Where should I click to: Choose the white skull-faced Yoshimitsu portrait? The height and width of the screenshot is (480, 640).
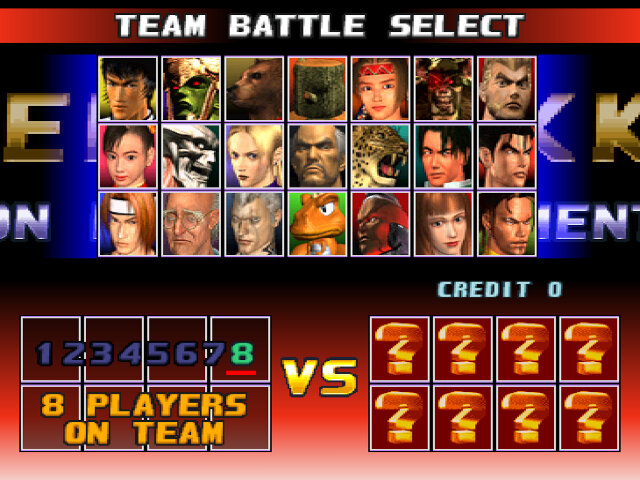click(x=191, y=155)
